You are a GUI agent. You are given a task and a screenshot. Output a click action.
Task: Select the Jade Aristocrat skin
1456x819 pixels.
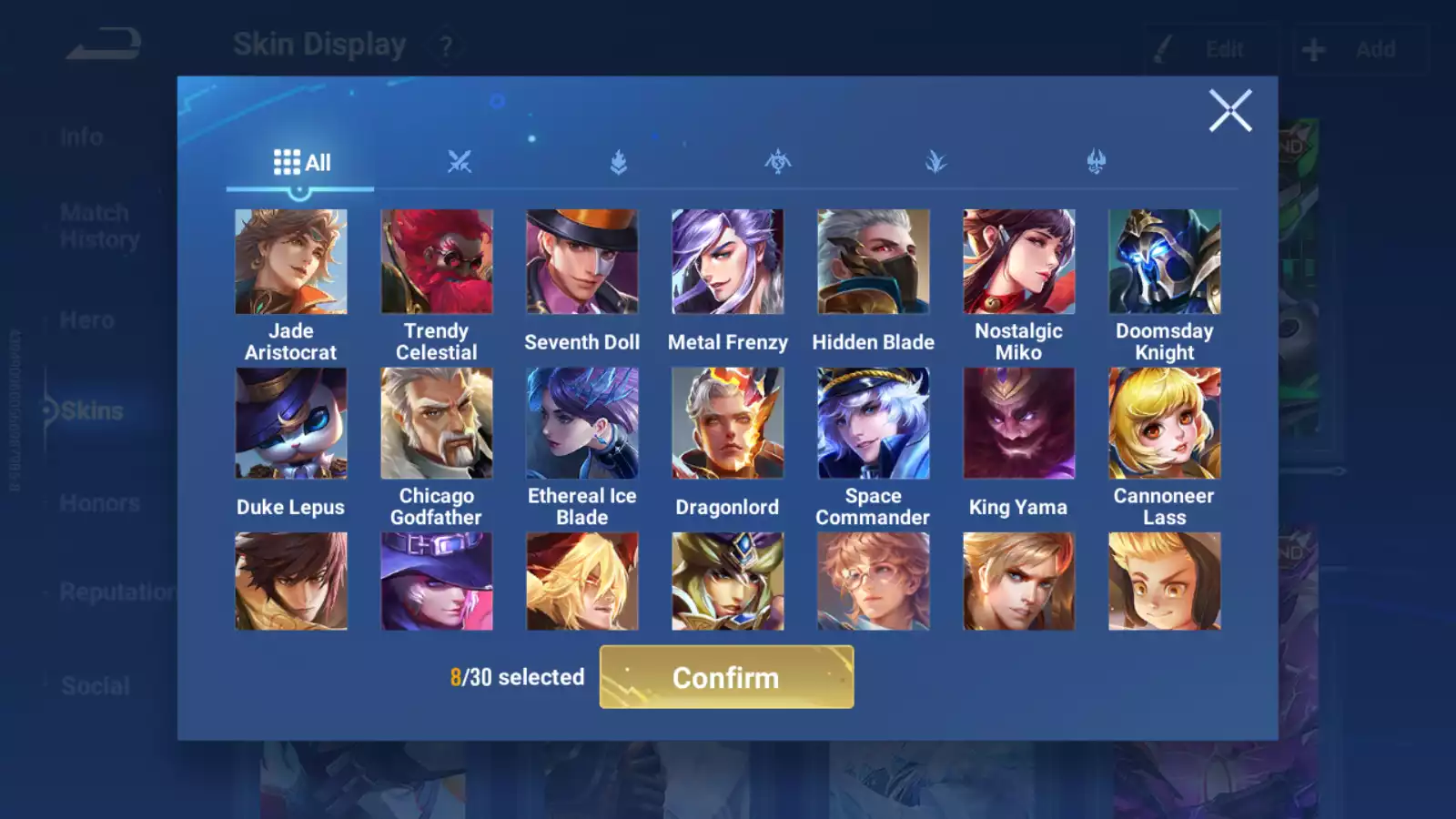[291, 261]
